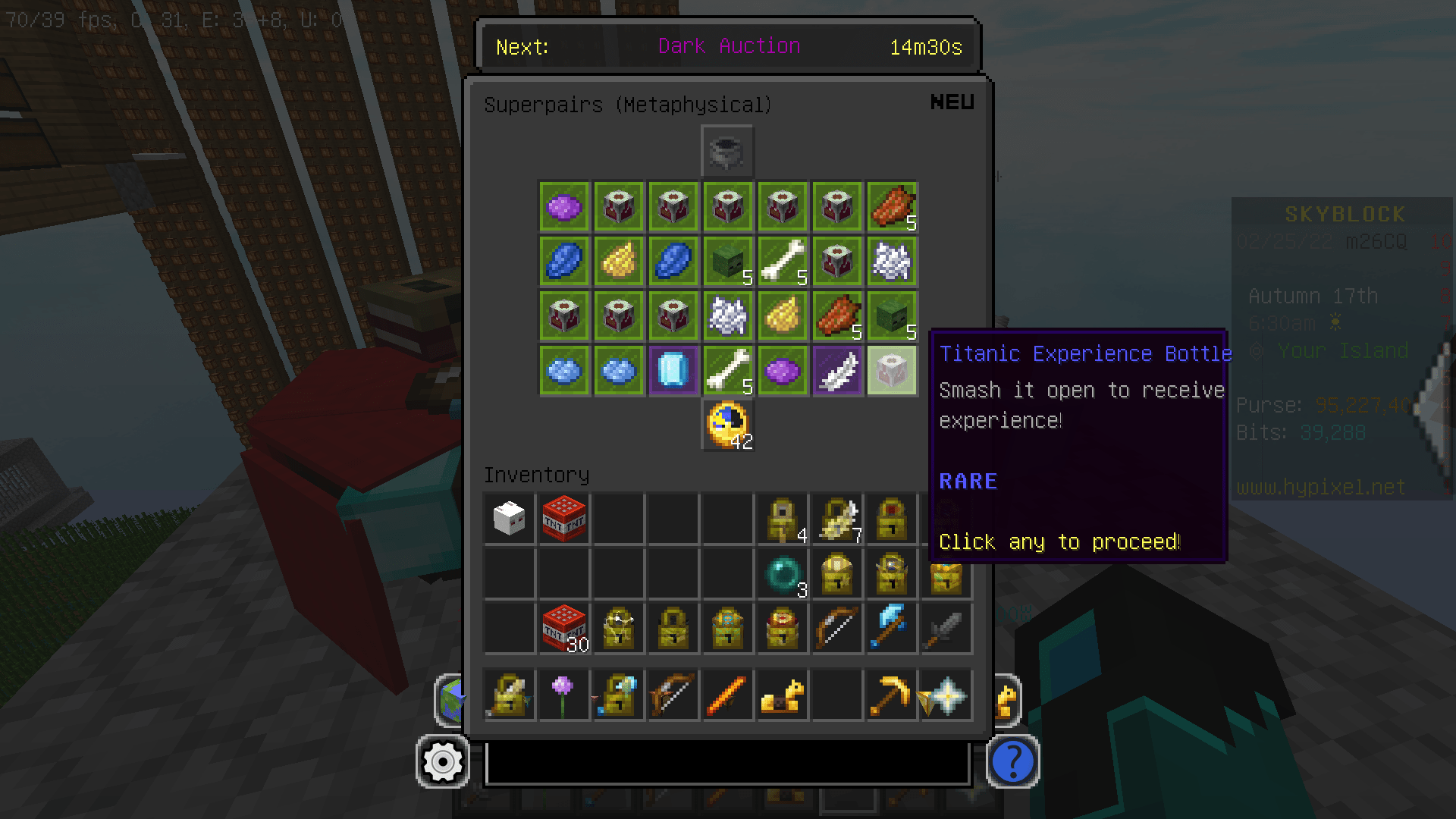This screenshot has width=1456, height=819.
Task: Select the diamond pickaxe in inventory
Action: tap(891, 629)
